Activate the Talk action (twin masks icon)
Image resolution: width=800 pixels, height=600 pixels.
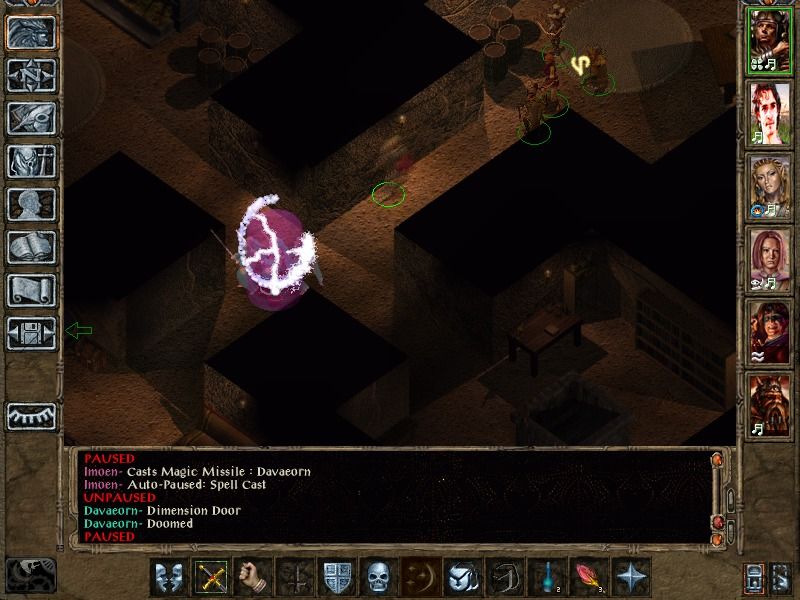(x=168, y=578)
